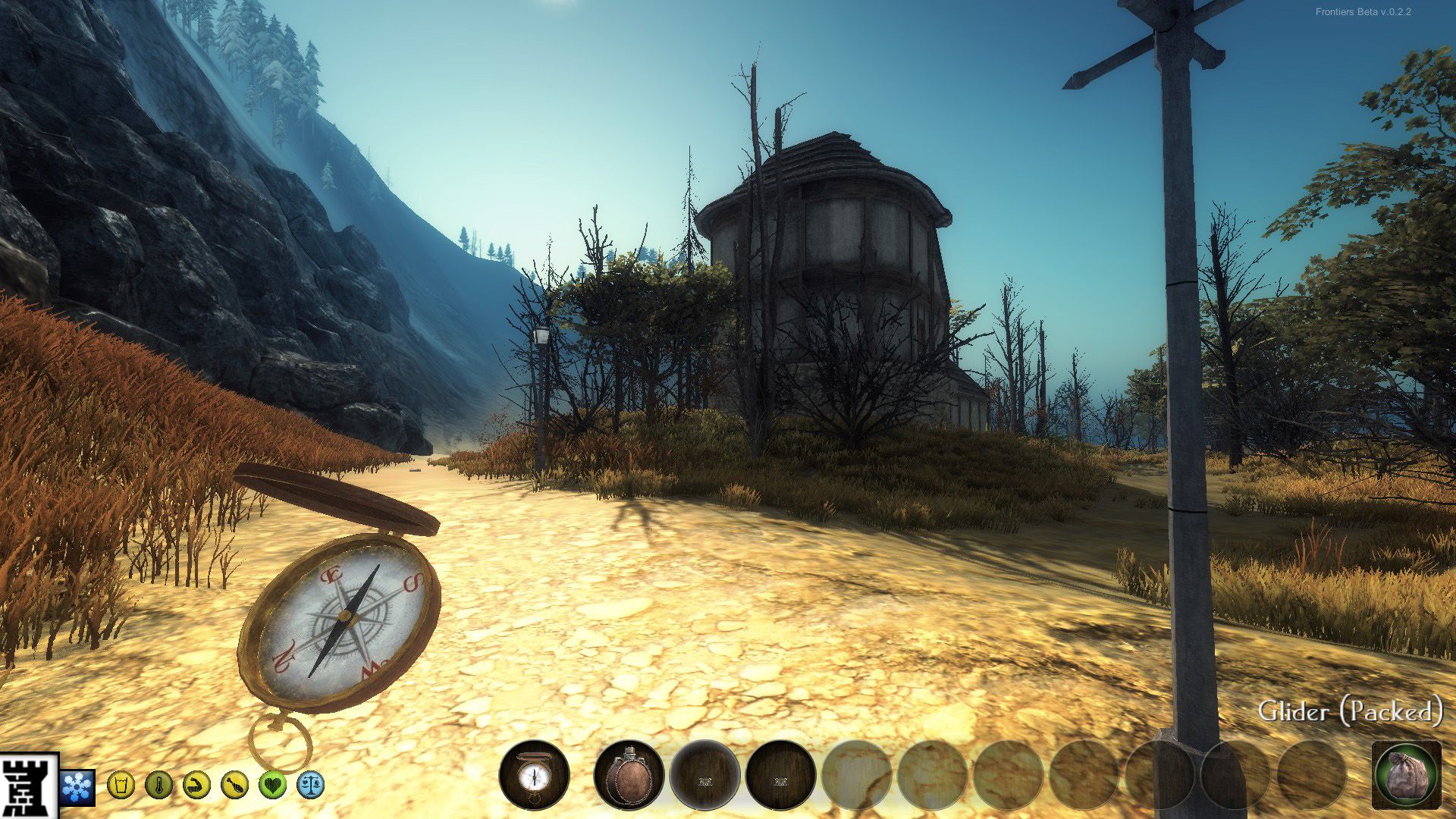Check the green heart health icon

coord(272,784)
